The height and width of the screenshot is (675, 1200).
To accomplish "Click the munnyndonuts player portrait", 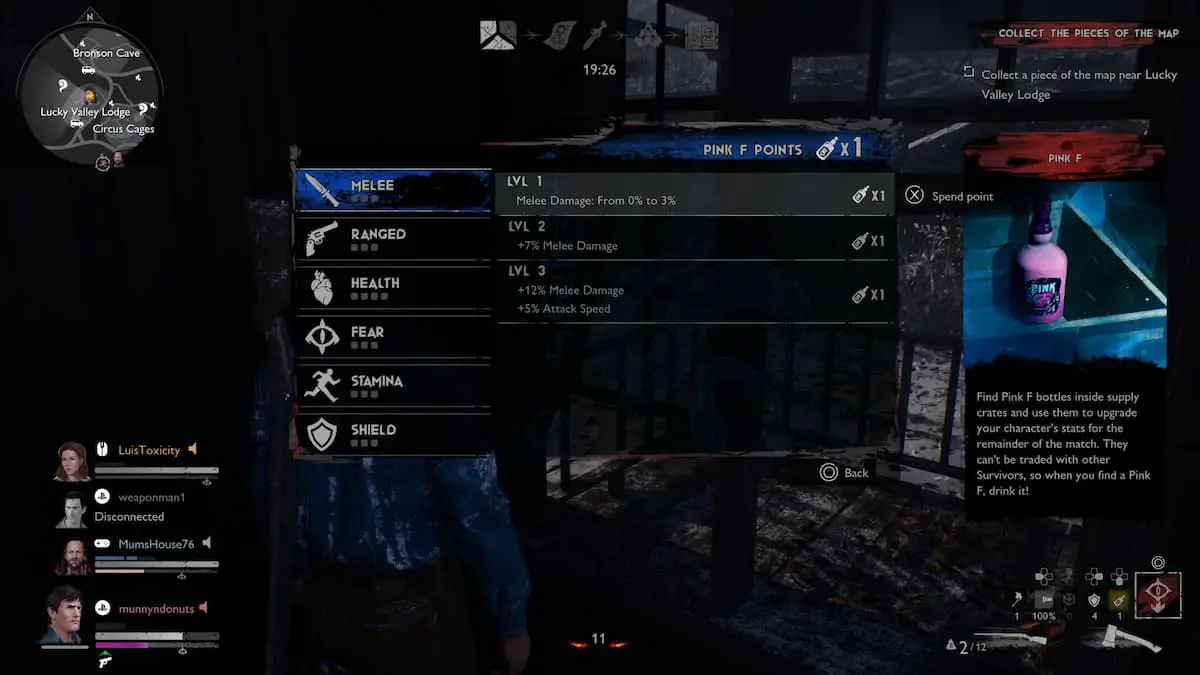I will click(x=63, y=615).
